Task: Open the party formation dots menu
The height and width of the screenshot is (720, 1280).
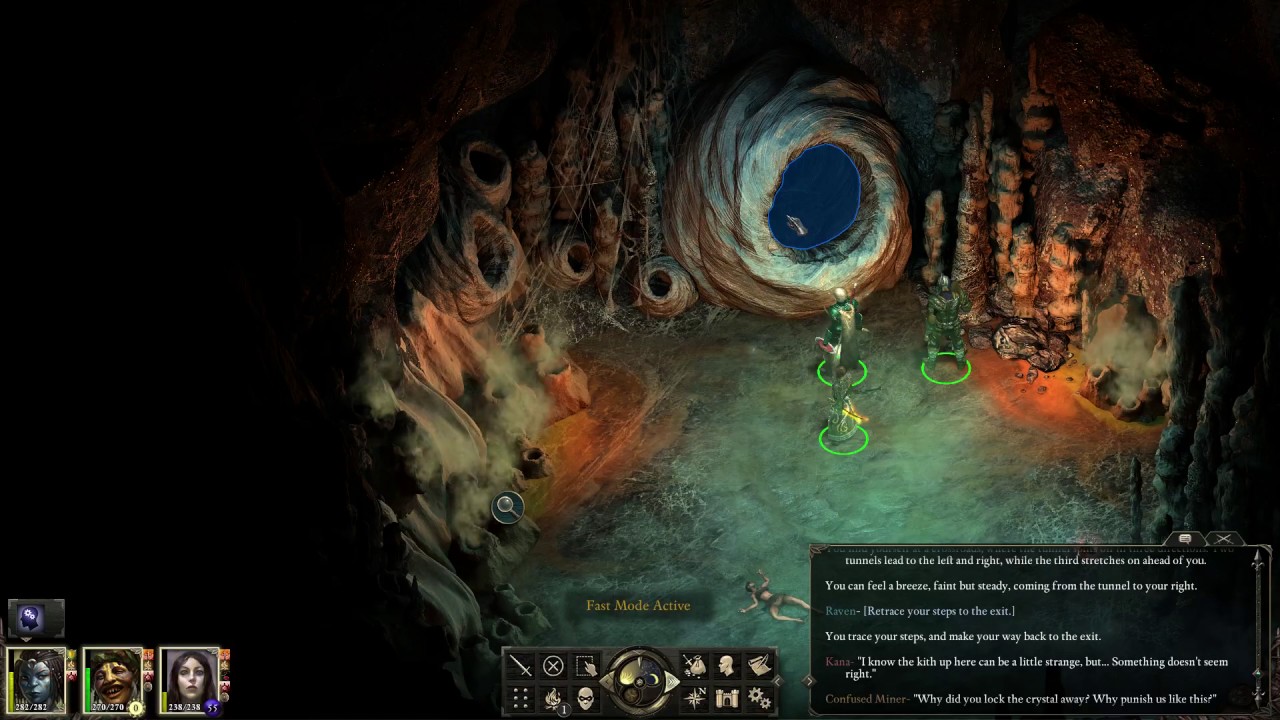Action: tap(521, 698)
